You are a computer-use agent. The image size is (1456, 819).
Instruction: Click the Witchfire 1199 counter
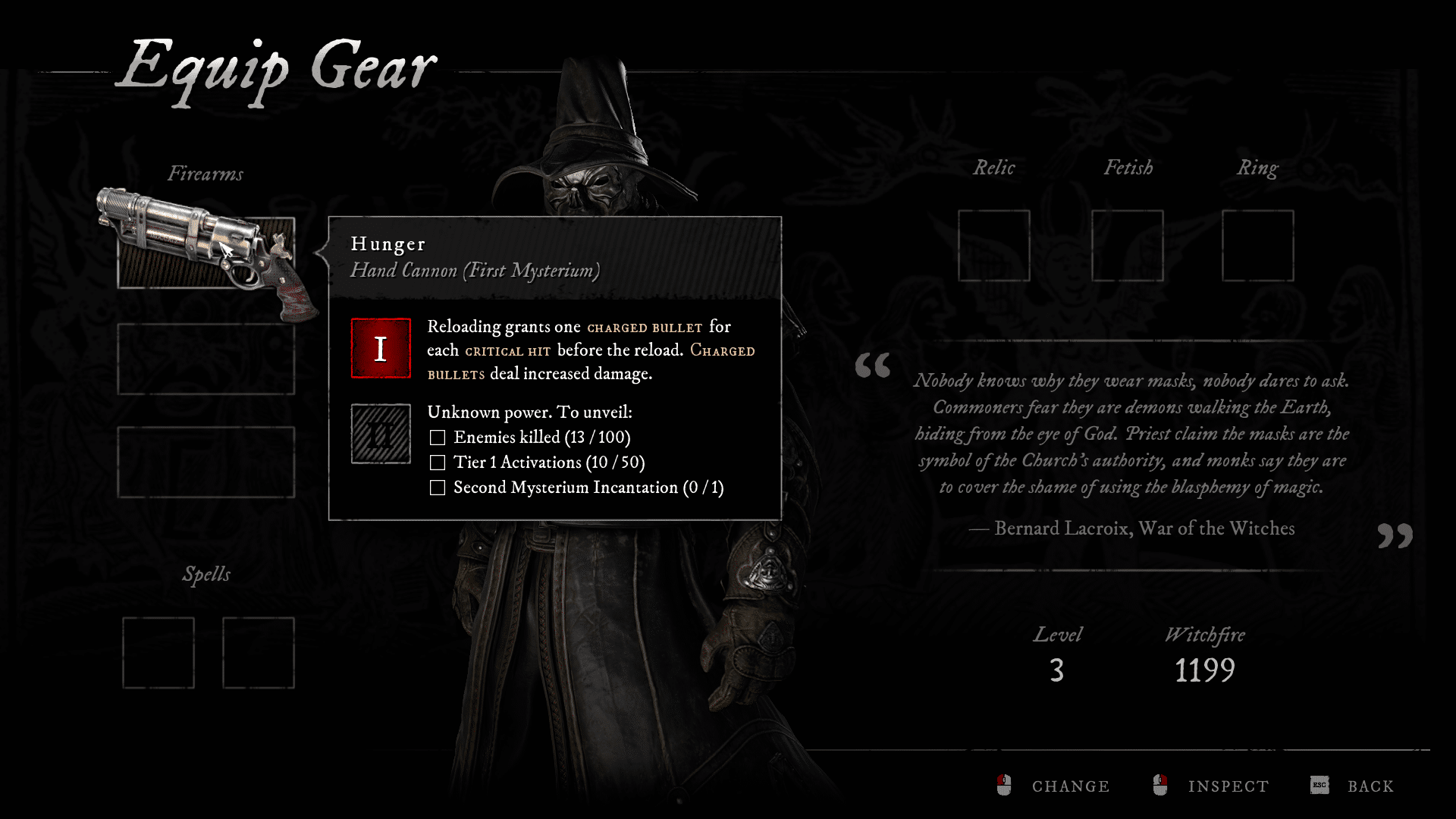tap(1204, 669)
